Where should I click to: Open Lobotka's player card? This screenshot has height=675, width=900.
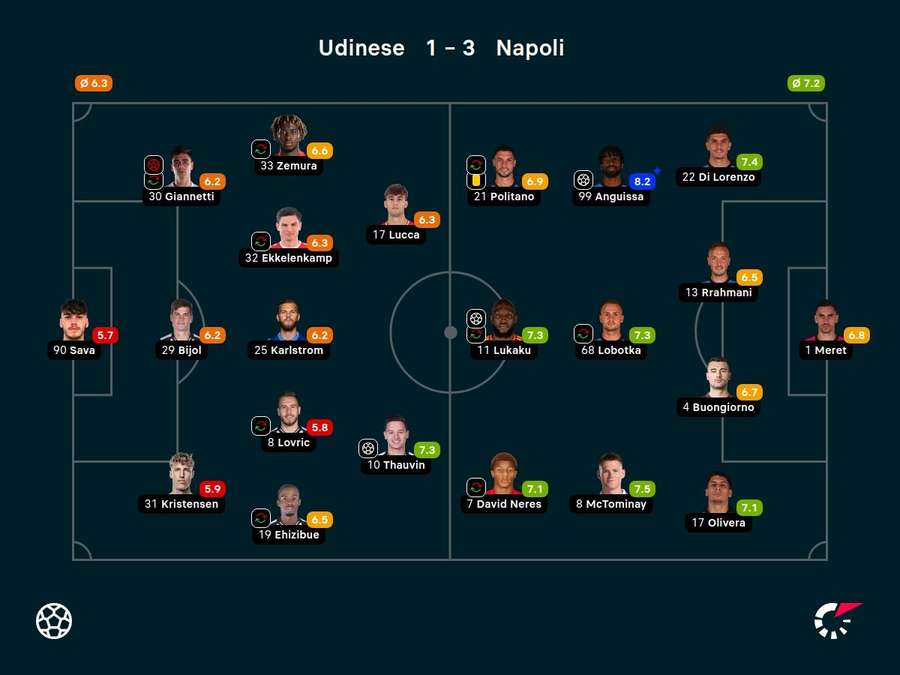pyautogui.click(x=612, y=320)
